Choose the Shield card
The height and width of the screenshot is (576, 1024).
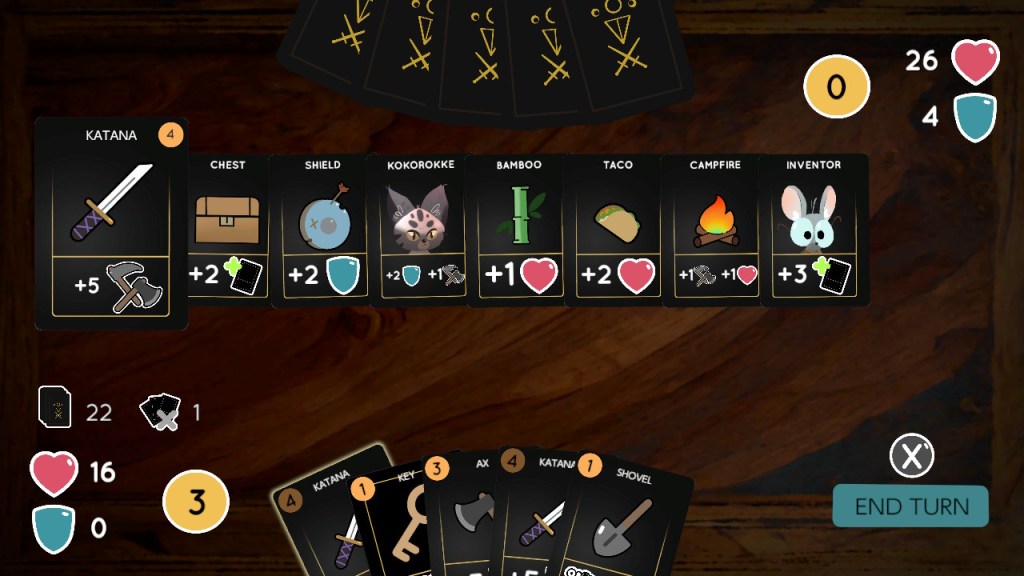click(x=321, y=228)
